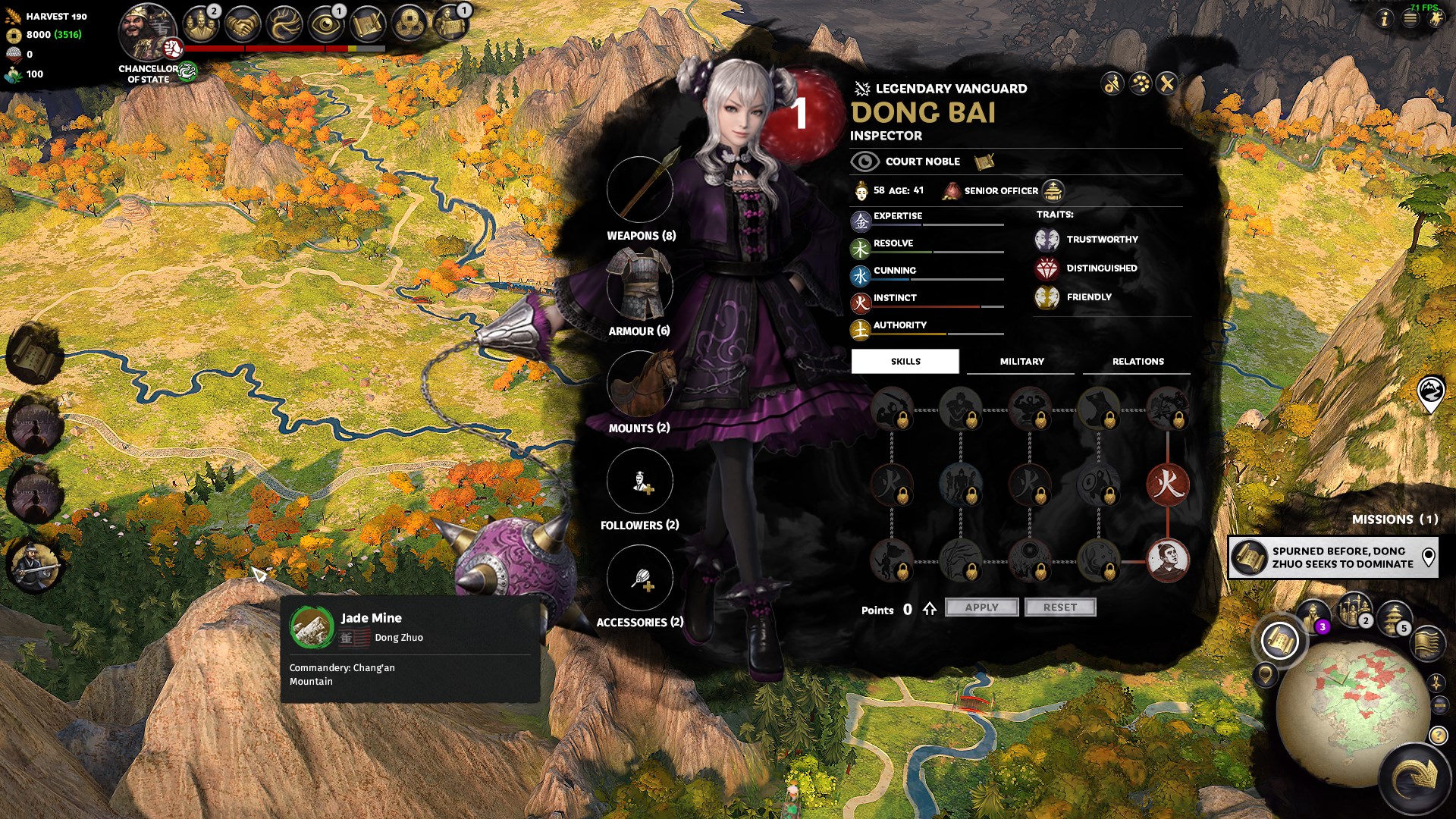The width and height of the screenshot is (1456, 819).
Task: Open the info advisor button
Action: [x=1384, y=19]
